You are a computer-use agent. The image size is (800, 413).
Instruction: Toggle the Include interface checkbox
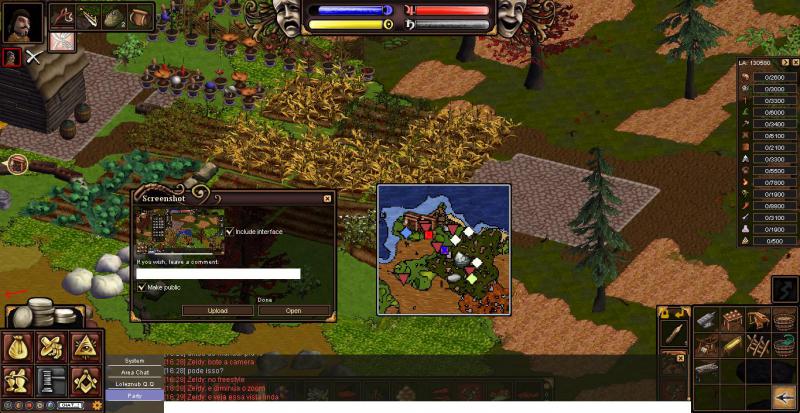[231, 231]
